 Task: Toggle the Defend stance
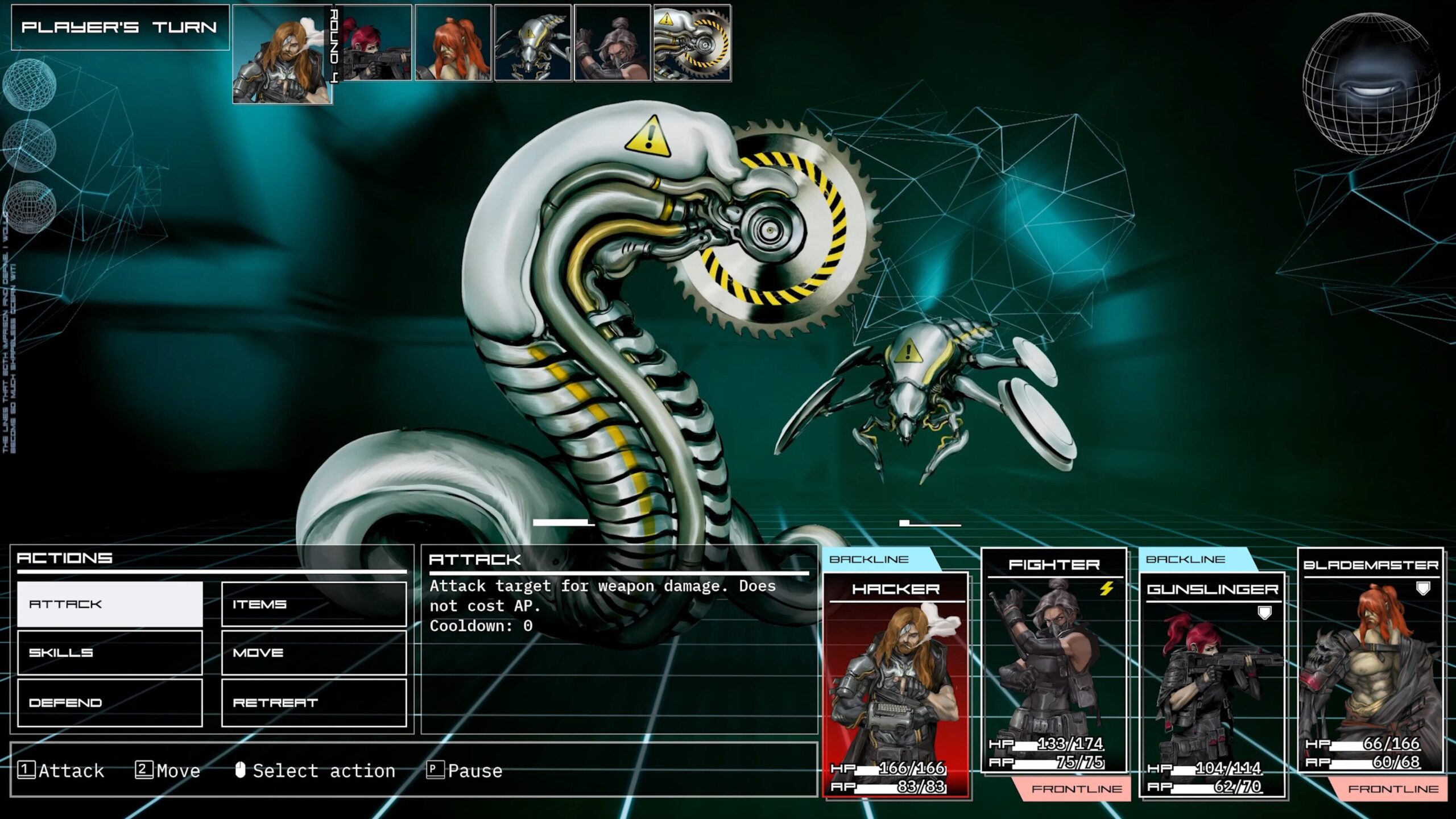click(x=110, y=702)
